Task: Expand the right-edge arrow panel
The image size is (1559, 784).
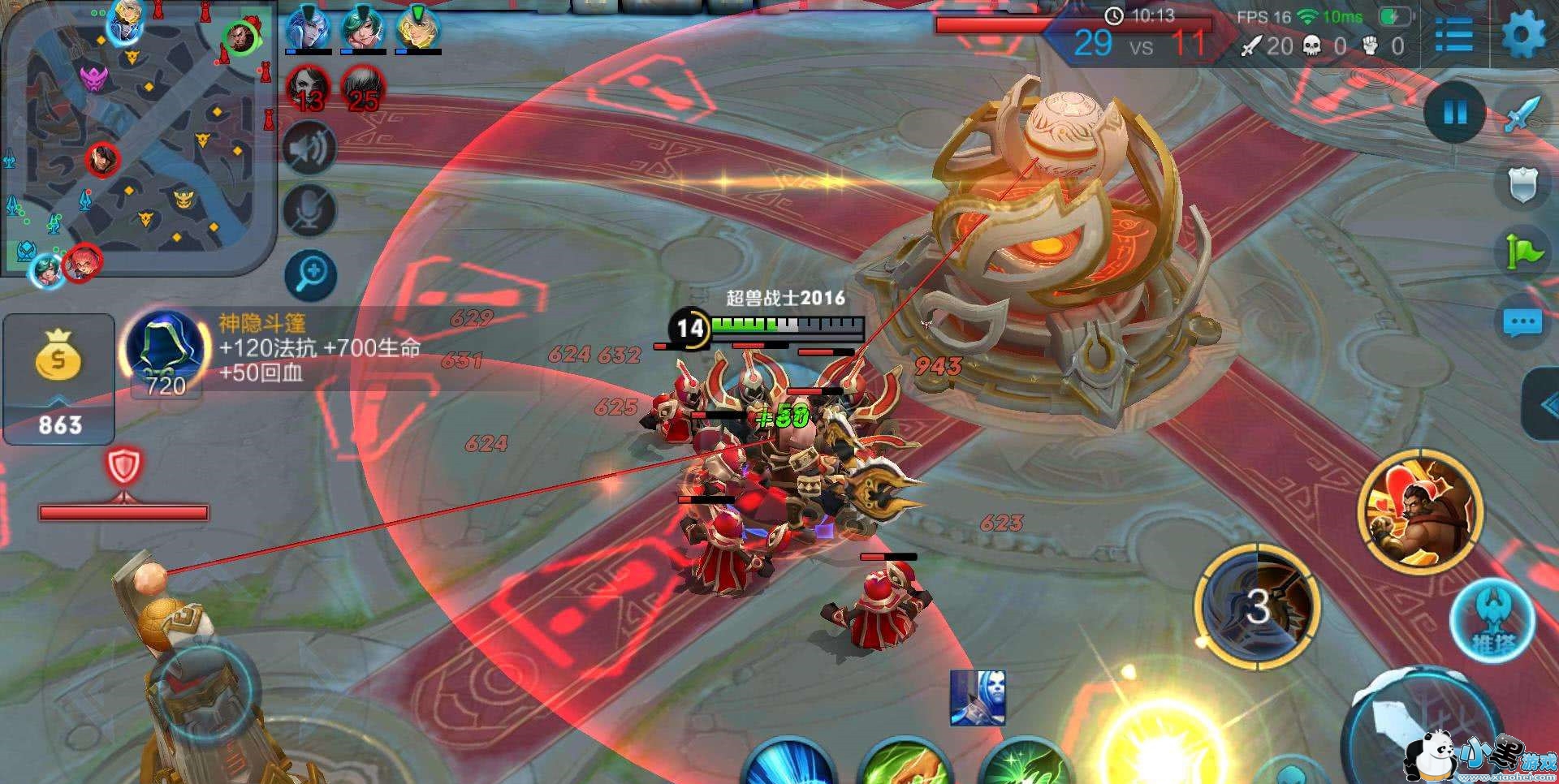Action: click(1543, 406)
